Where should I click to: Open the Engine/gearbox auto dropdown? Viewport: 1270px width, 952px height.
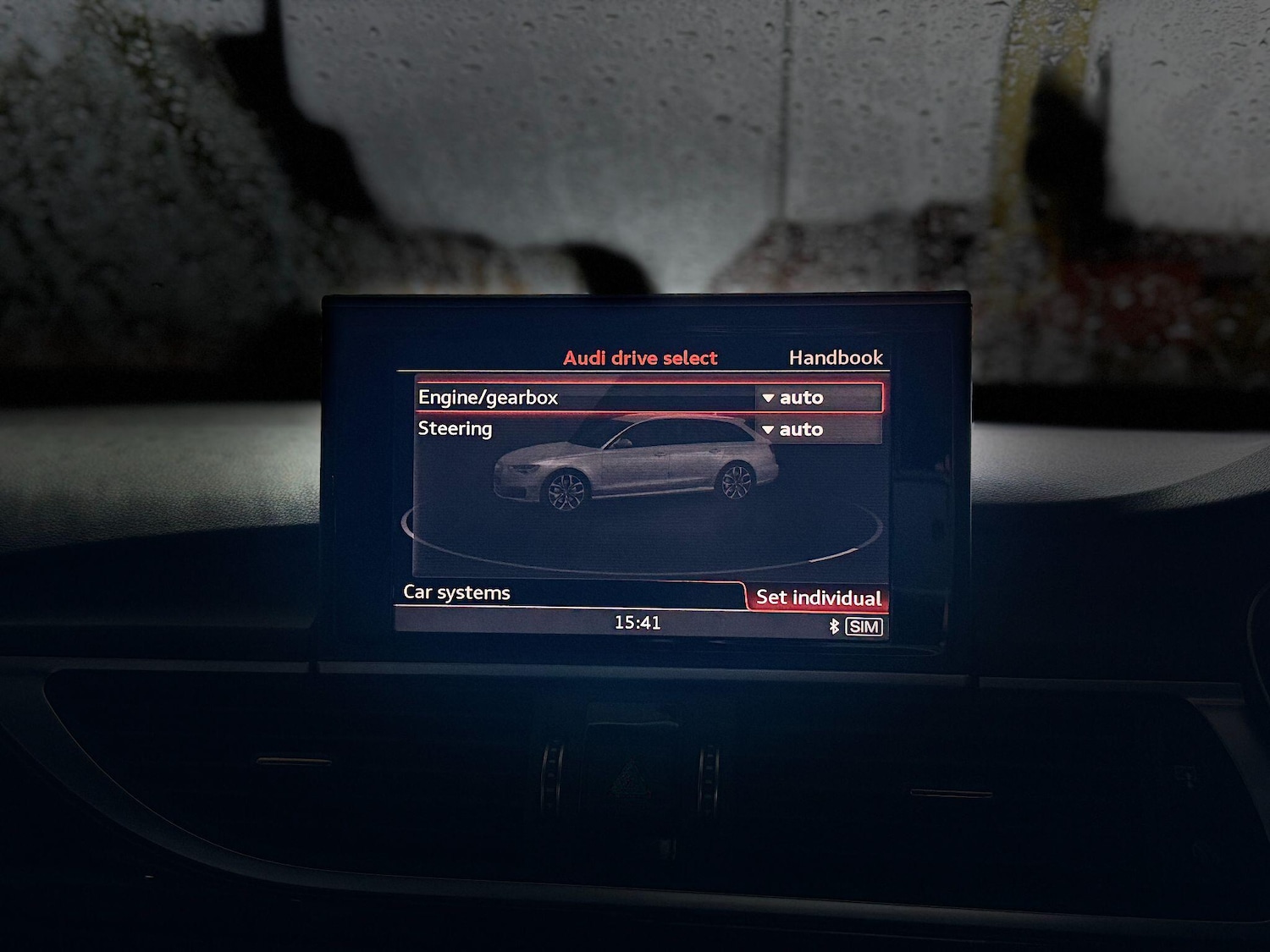coord(817,398)
